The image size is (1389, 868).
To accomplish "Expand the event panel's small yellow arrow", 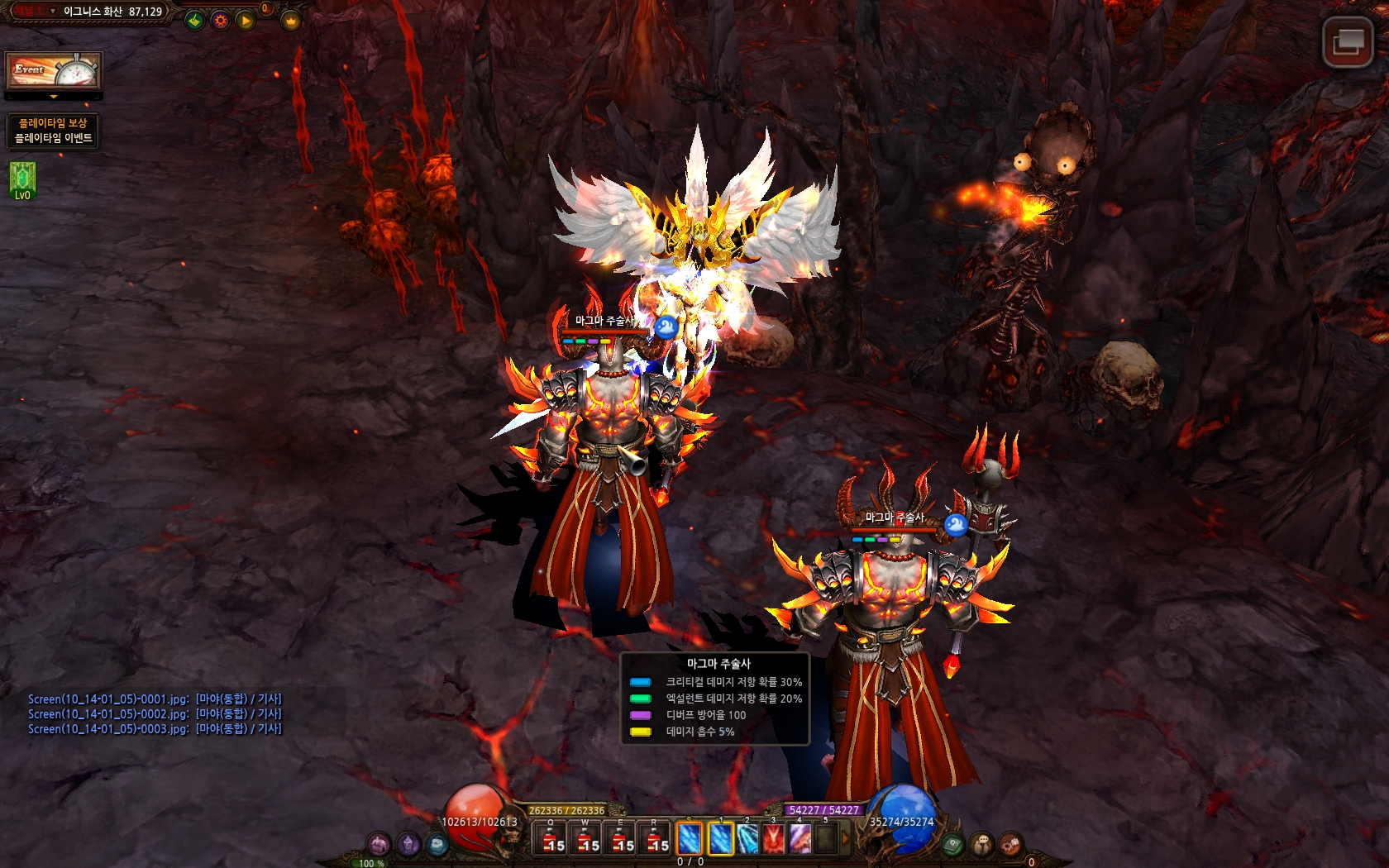I will point(54,98).
